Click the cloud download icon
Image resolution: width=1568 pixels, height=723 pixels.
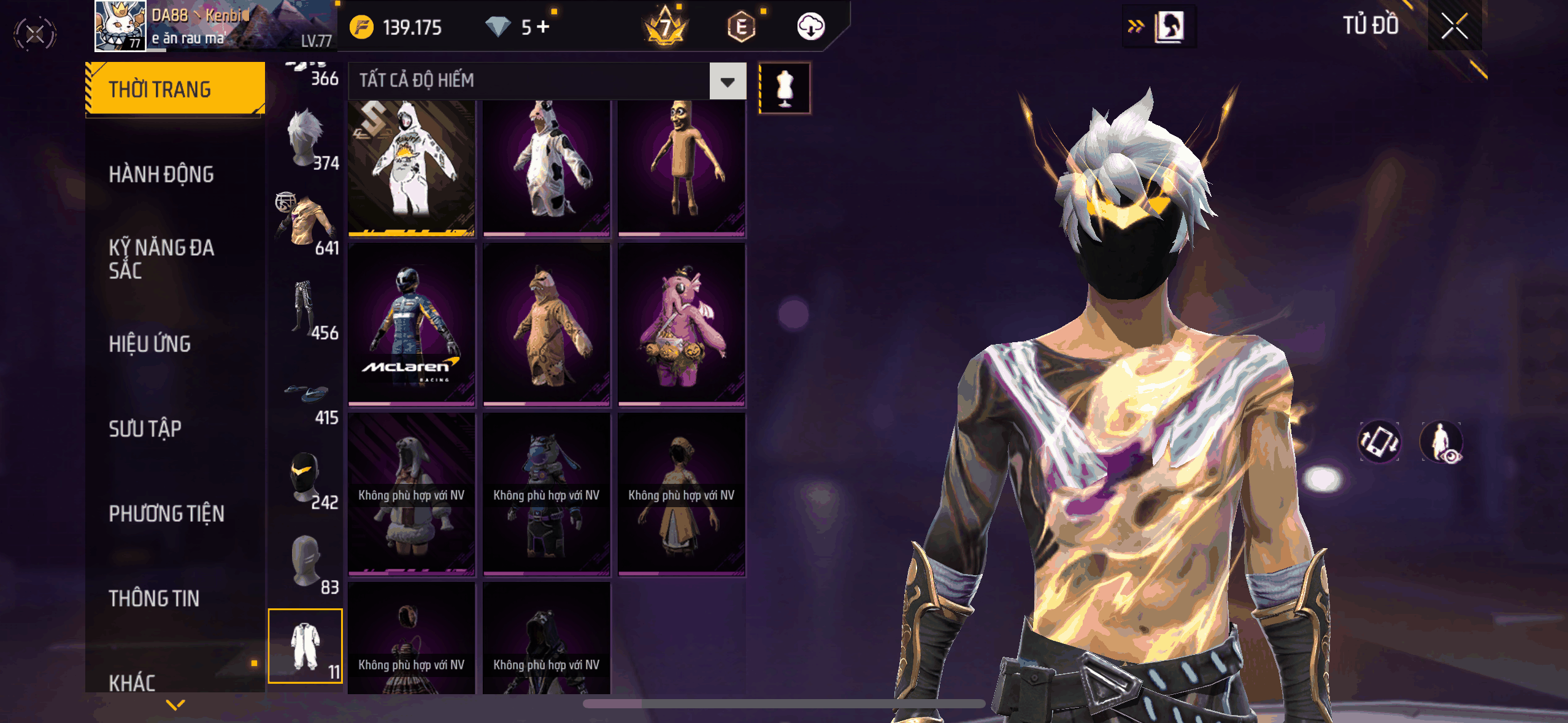[x=810, y=26]
